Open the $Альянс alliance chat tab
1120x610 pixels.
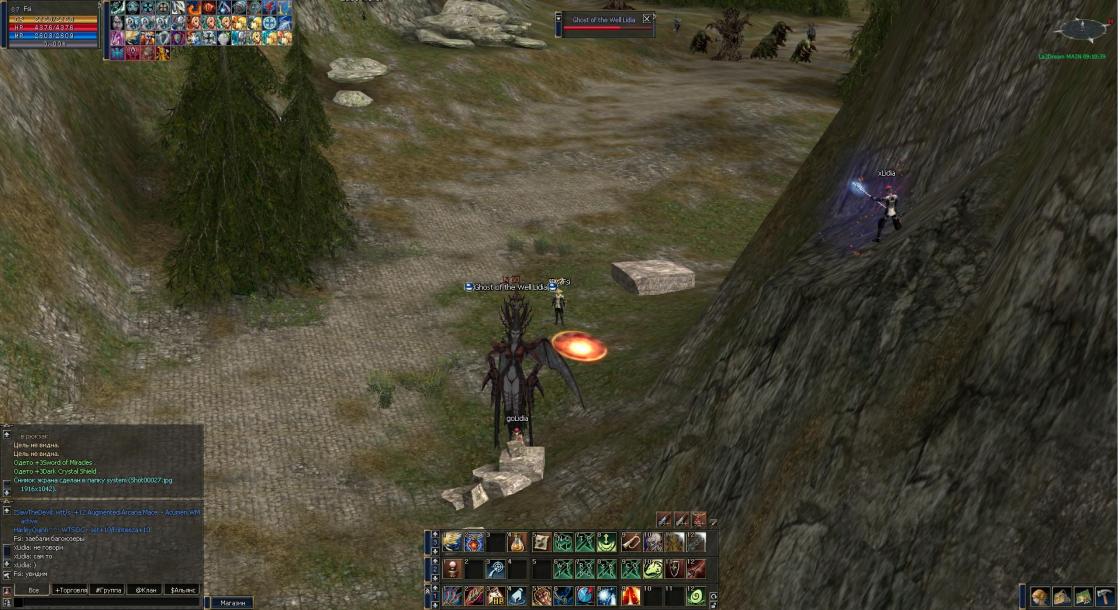182,590
